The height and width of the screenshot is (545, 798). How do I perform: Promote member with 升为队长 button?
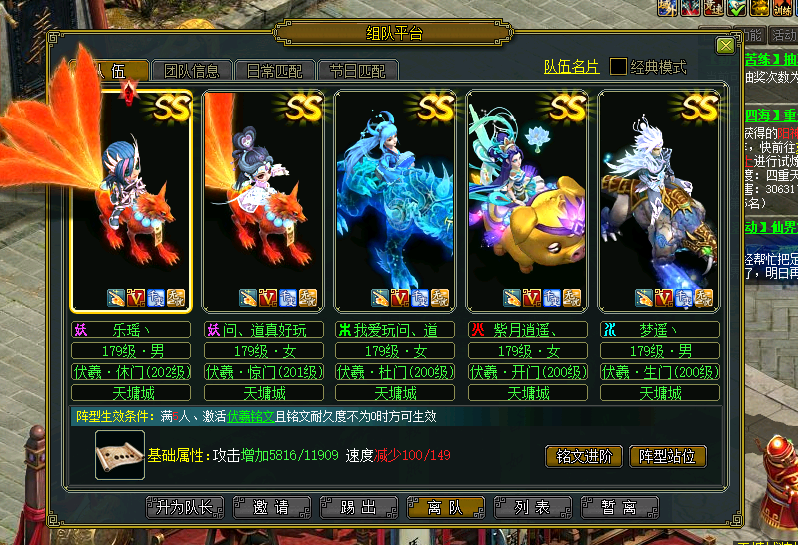(x=181, y=507)
